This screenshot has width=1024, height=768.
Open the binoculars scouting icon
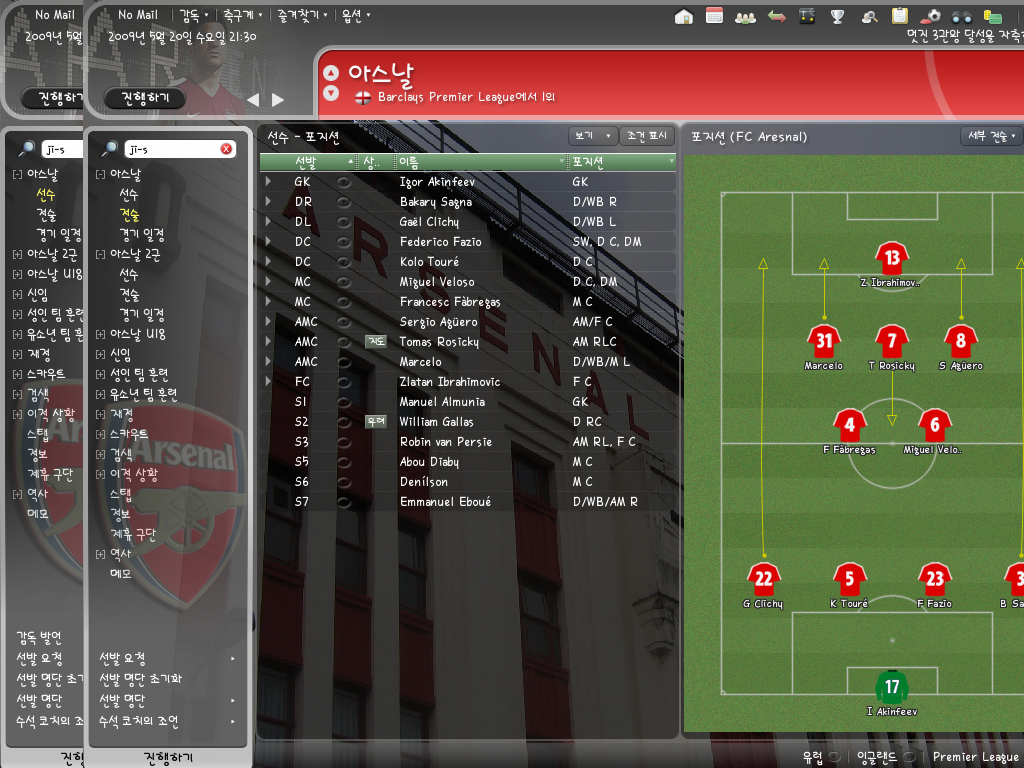[x=961, y=16]
